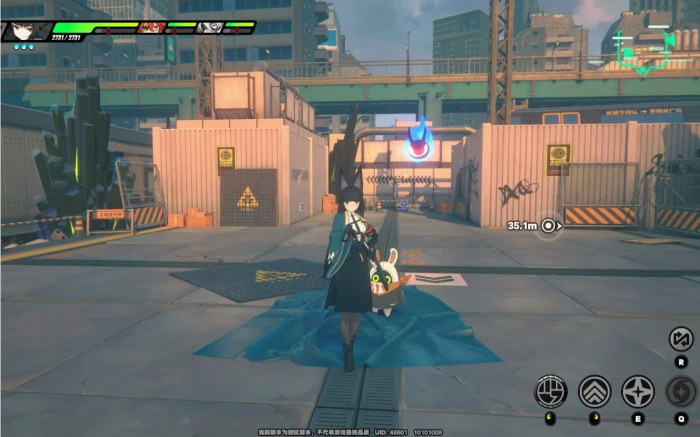Click the character swap arrows icon
Viewport: 700px width, 437px height.
[x=681, y=339]
